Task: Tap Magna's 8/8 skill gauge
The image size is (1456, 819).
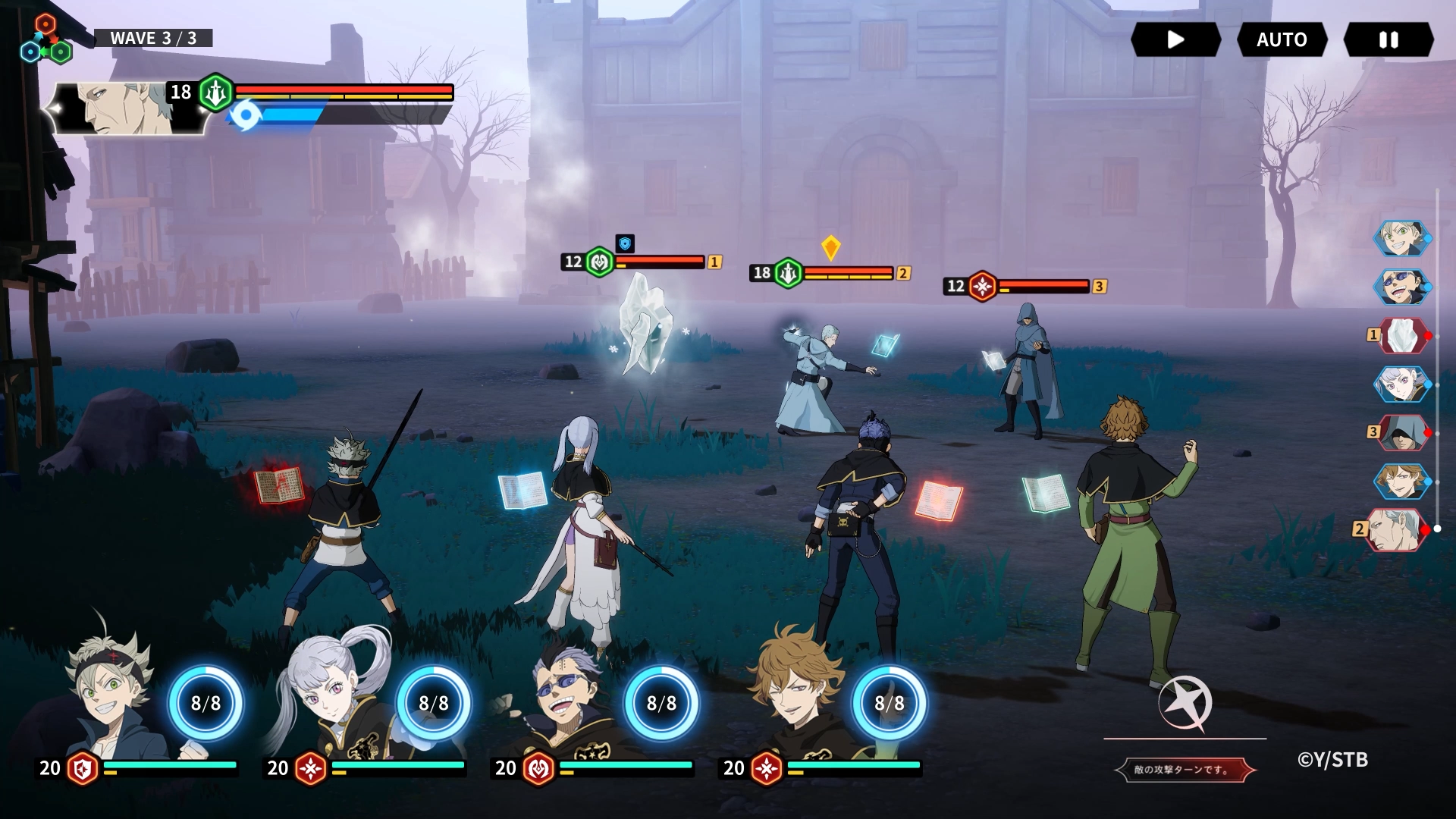Action: click(x=661, y=703)
